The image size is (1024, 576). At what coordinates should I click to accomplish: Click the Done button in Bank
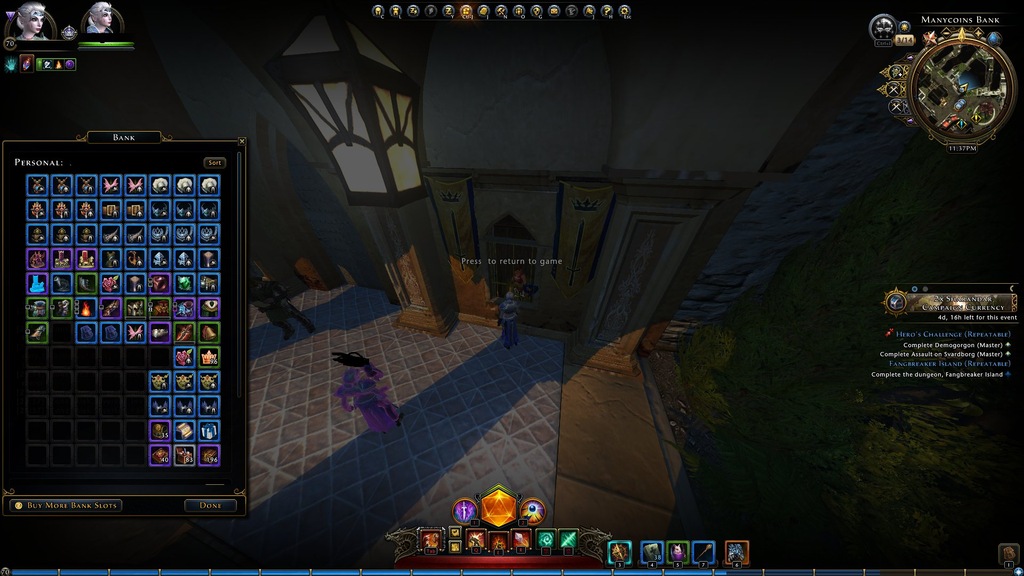click(210, 505)
